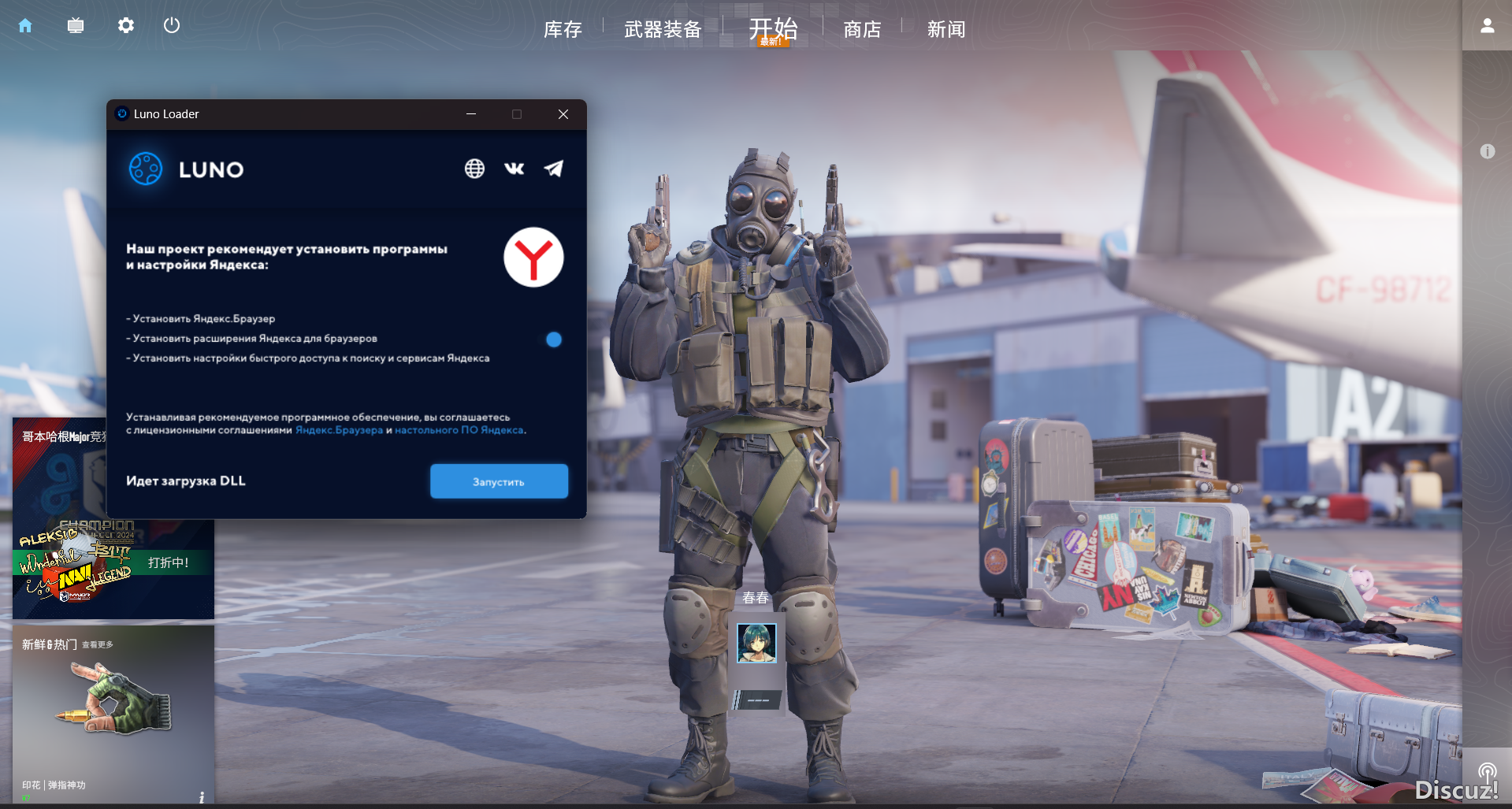
Task: Open the 商店 store tab
Action: pos(862,30)
